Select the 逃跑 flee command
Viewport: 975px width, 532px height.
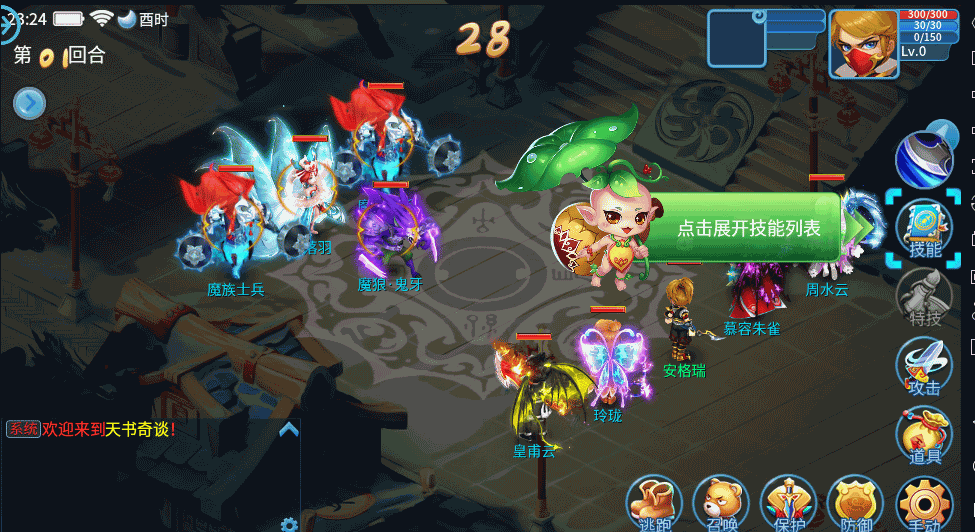click(654, 504)
